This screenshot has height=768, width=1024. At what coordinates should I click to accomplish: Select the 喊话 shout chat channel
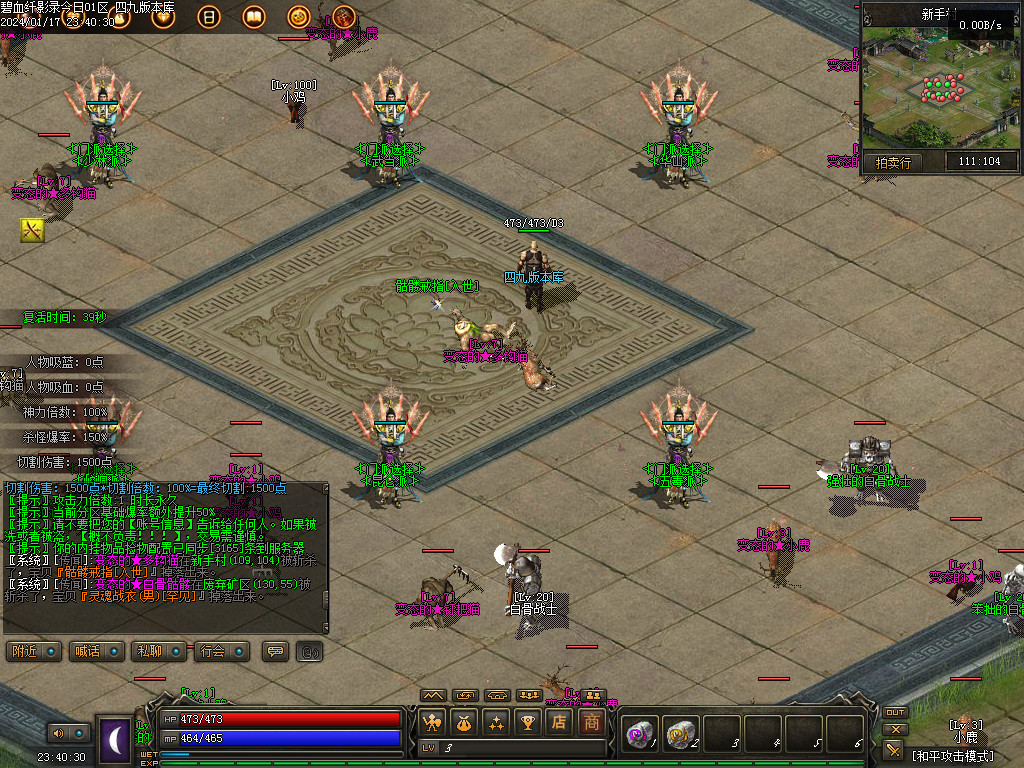click(97, 651)
